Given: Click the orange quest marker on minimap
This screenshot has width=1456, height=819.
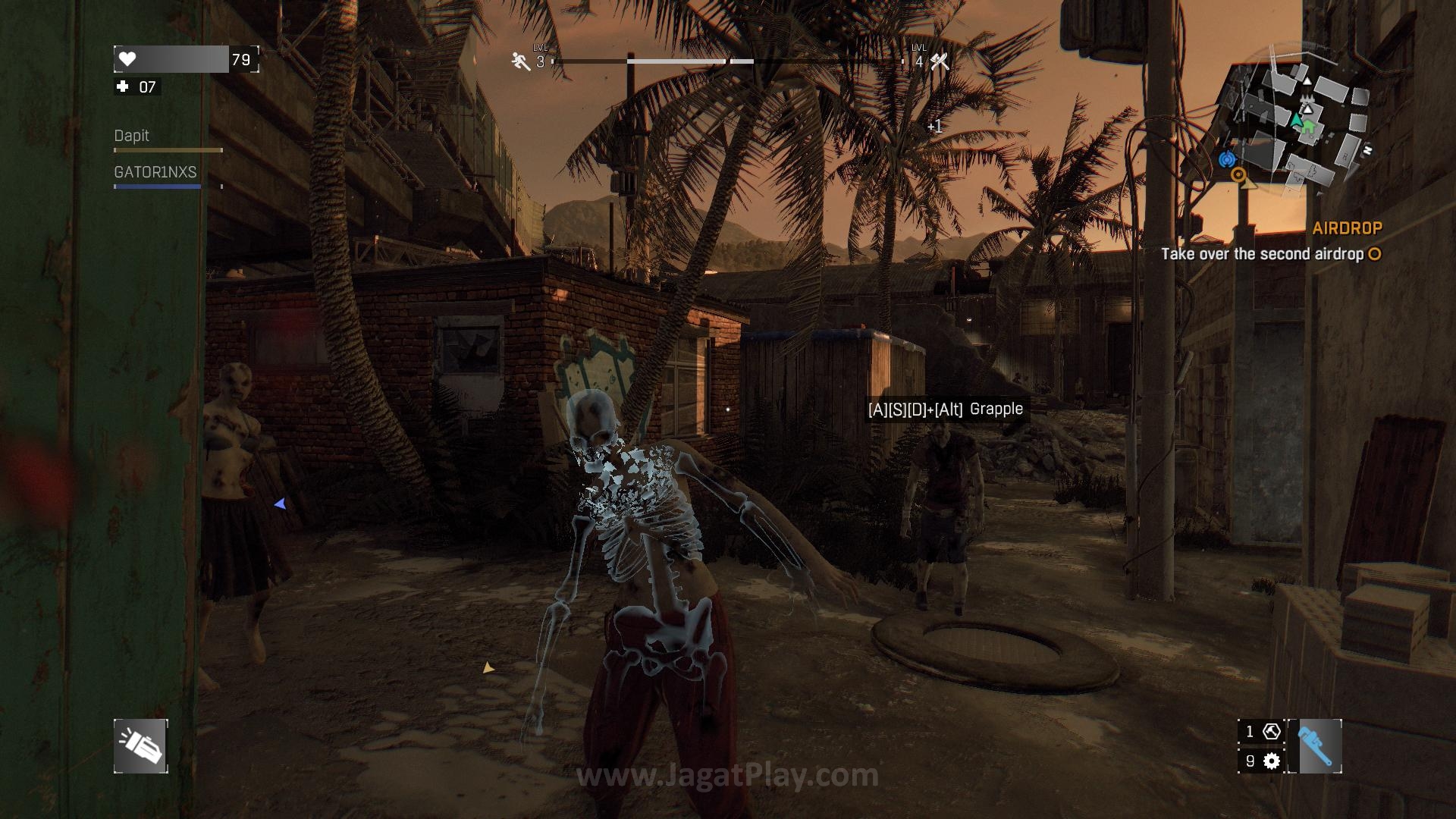Looking at the screenshot, I should 1238,175.
